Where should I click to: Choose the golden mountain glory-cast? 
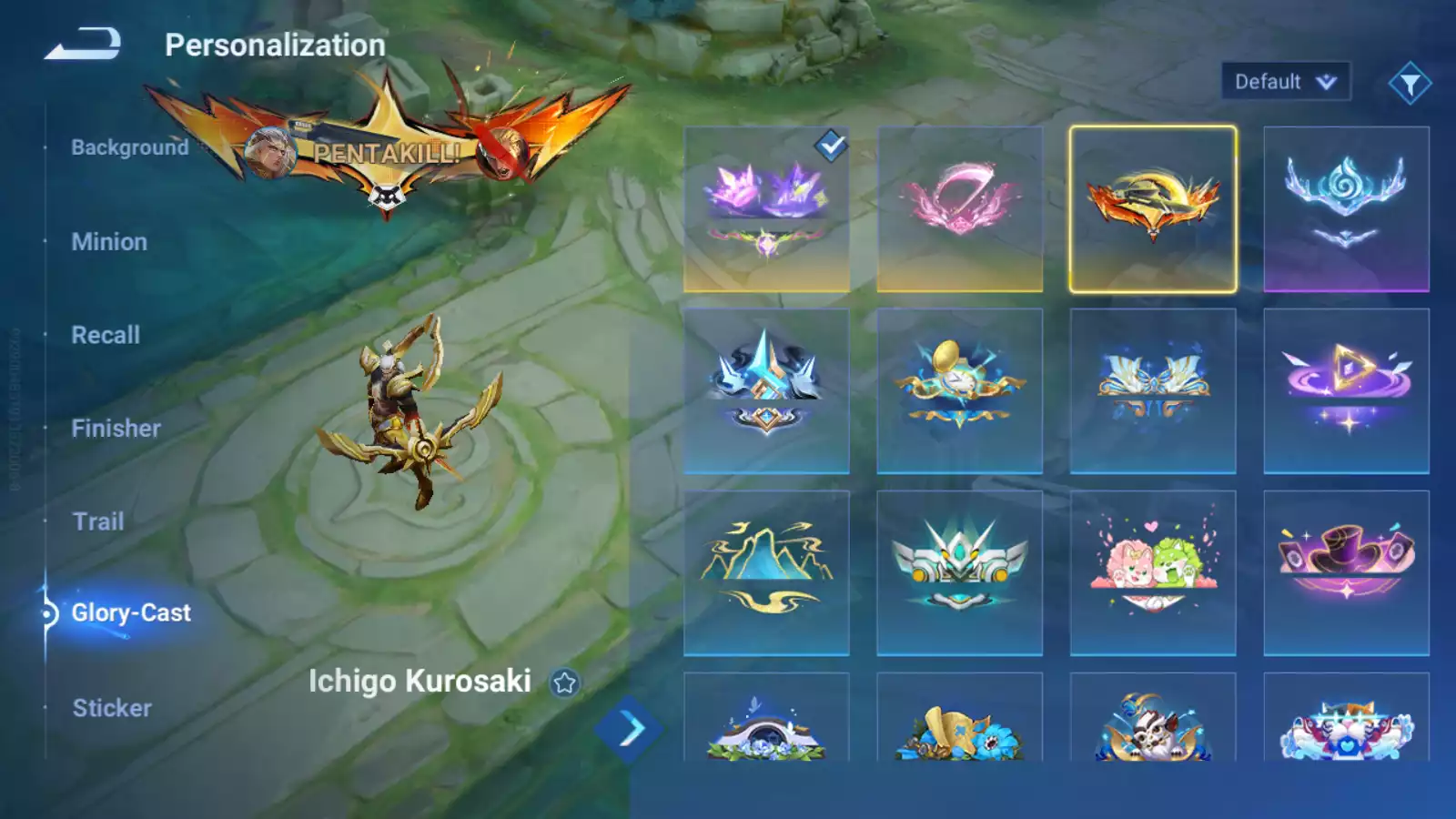pos(766,573)
